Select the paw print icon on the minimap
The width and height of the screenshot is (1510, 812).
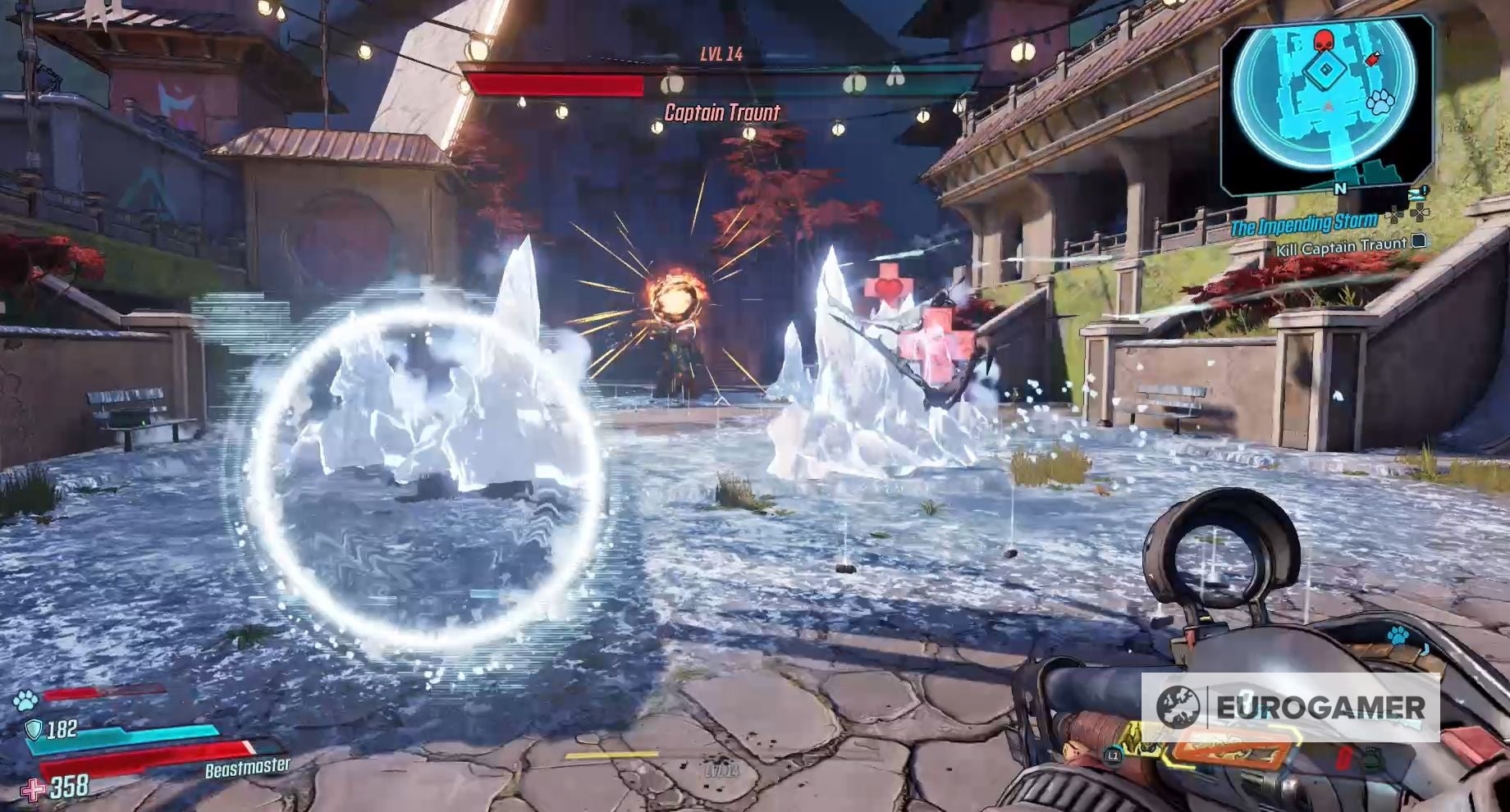[1379, 101]
